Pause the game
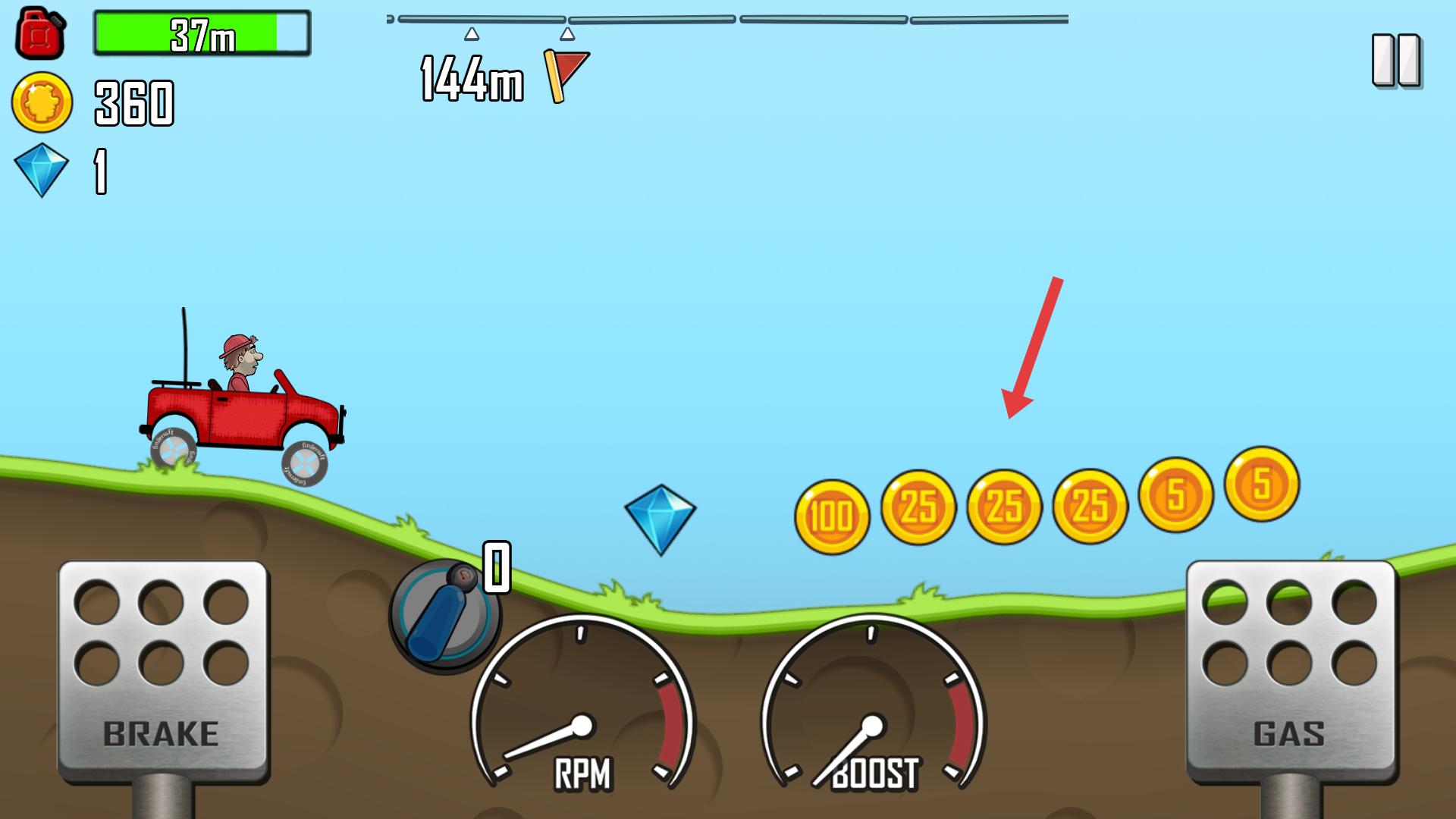This screenshot has width=1456, height=819. (1395, 60)
